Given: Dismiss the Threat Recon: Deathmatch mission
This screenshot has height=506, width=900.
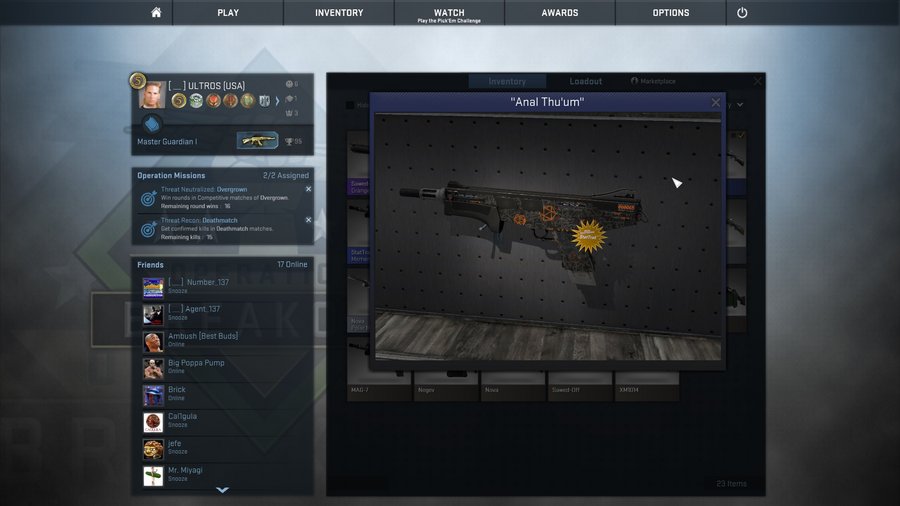Looking at the screenshot, I should (308, 219).
